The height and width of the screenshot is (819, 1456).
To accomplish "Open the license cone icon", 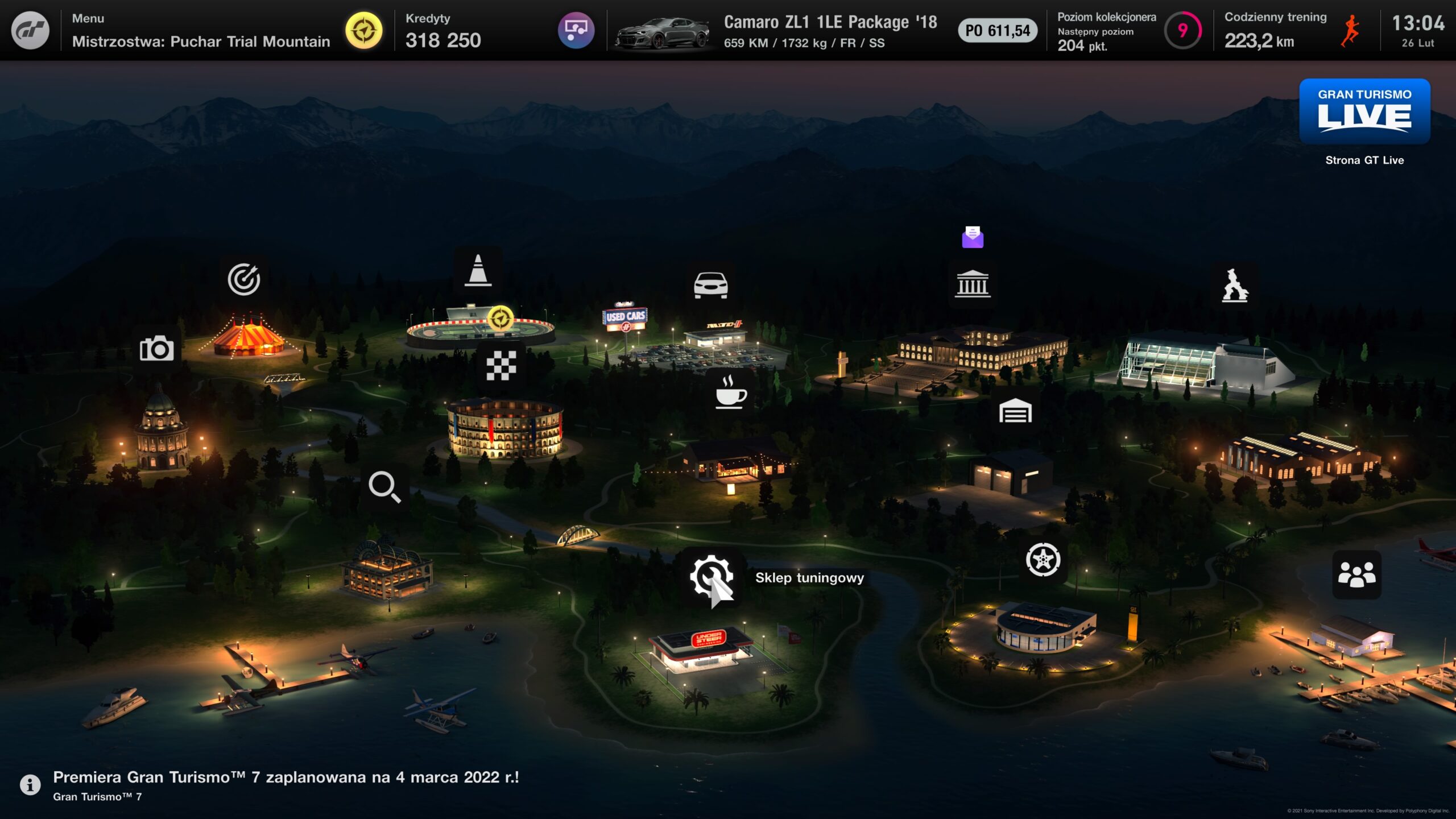I will point(478,270).
